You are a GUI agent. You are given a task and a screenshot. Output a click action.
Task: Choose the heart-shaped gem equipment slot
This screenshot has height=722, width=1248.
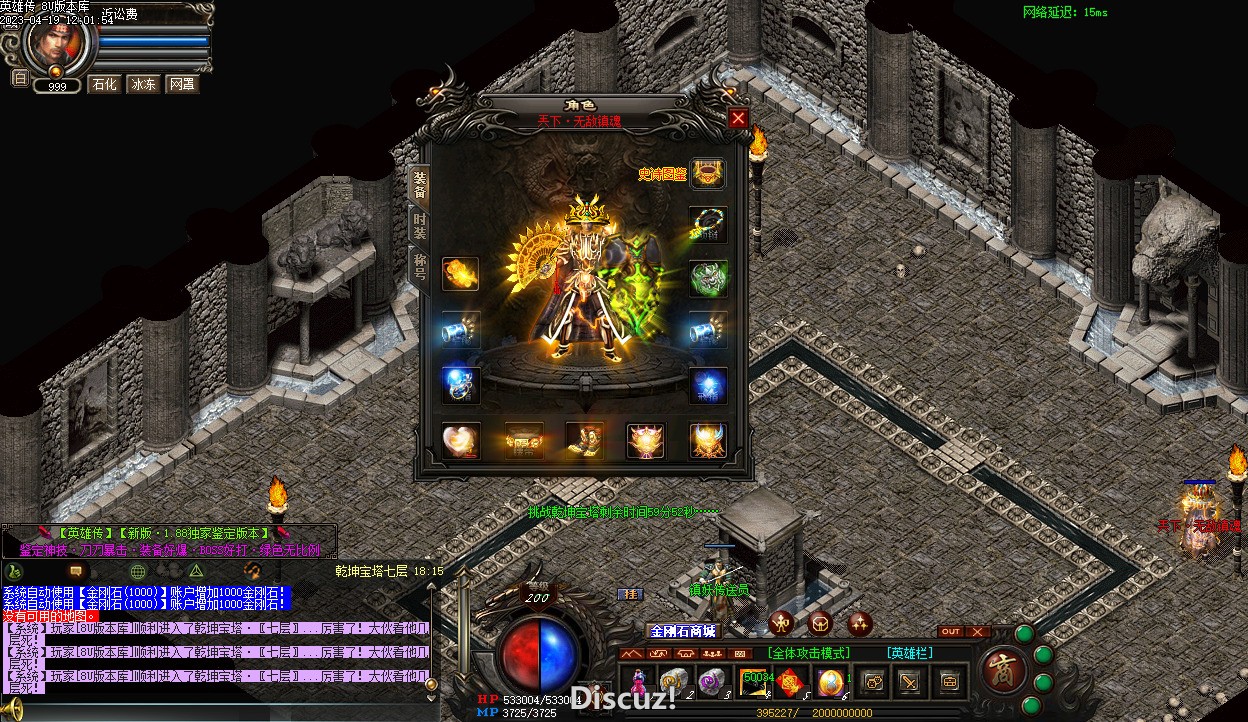(461, 440)
